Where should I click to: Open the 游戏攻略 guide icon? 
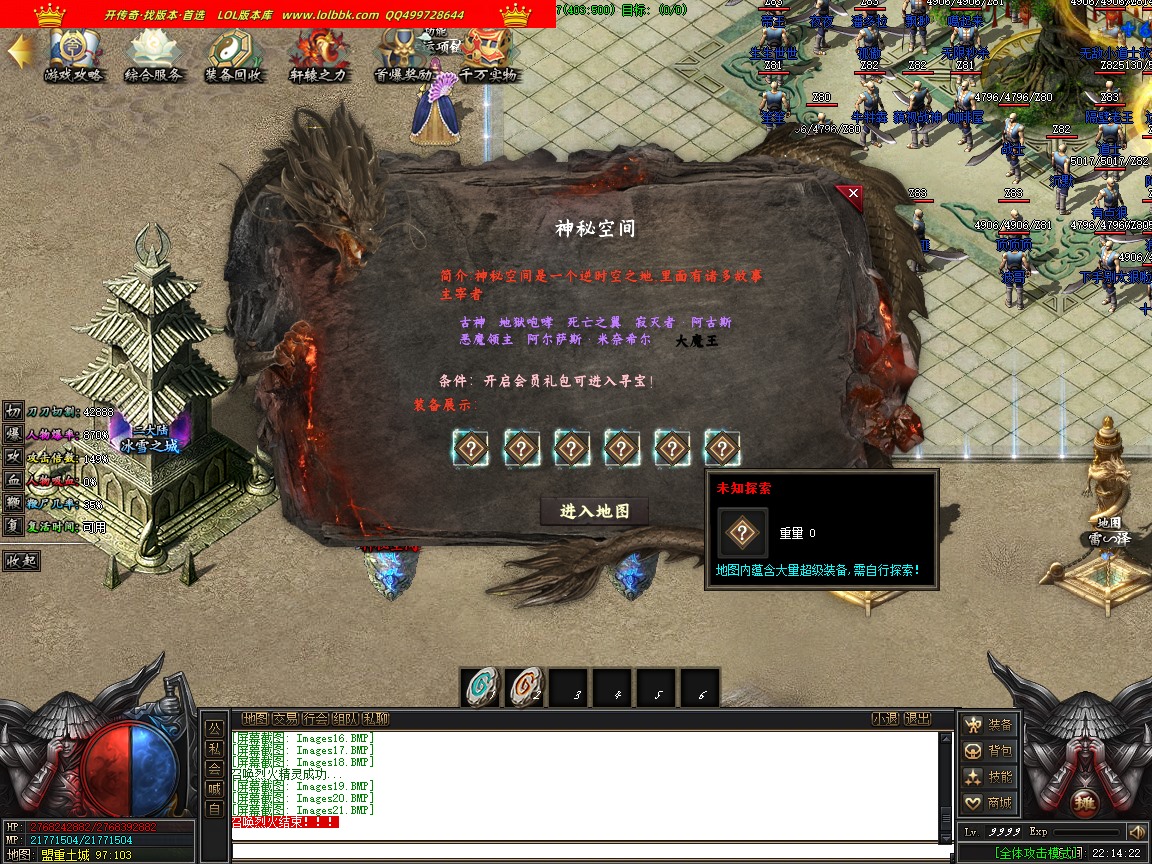pyautogui.click(x=73, y=56)
